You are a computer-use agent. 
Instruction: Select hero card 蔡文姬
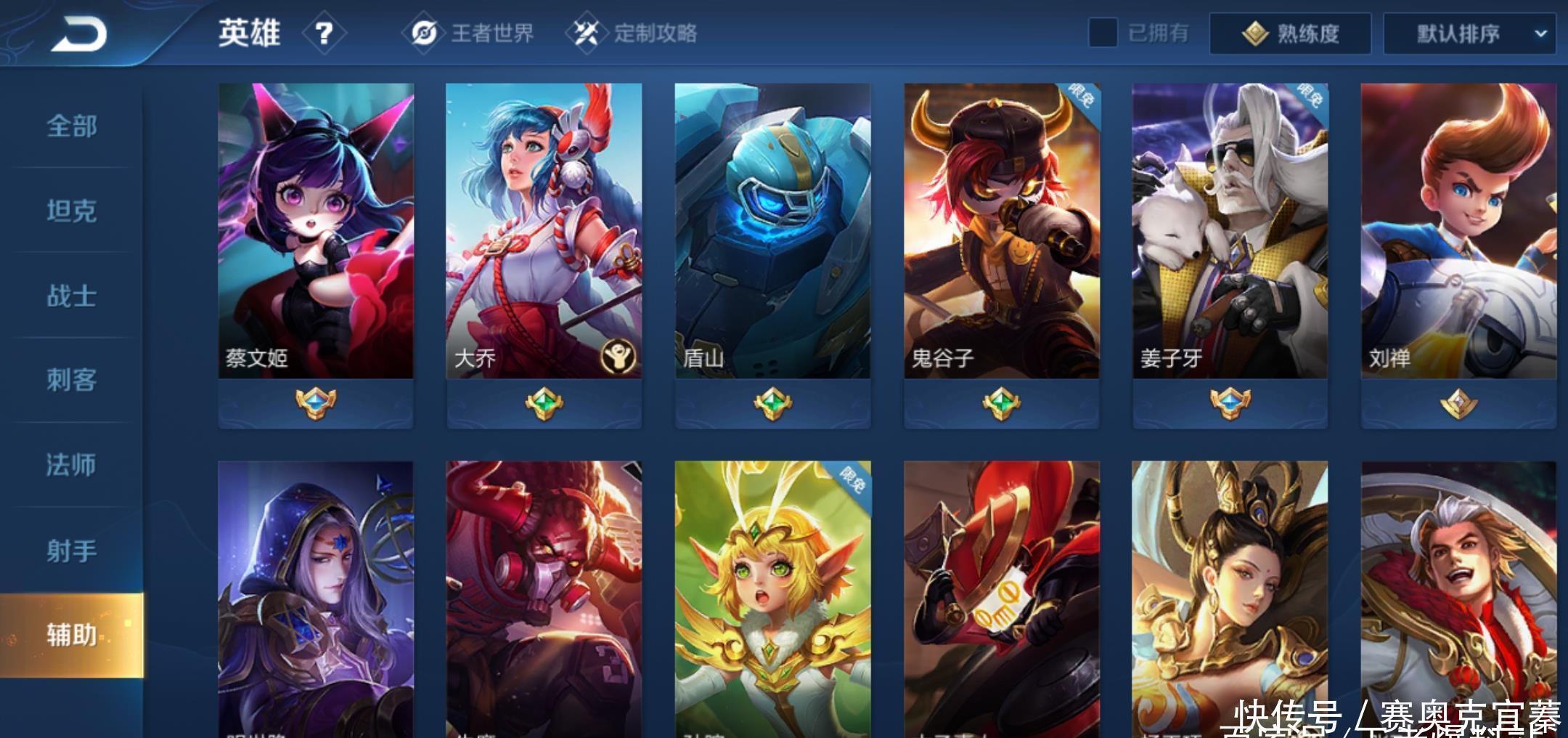point(316,231)
